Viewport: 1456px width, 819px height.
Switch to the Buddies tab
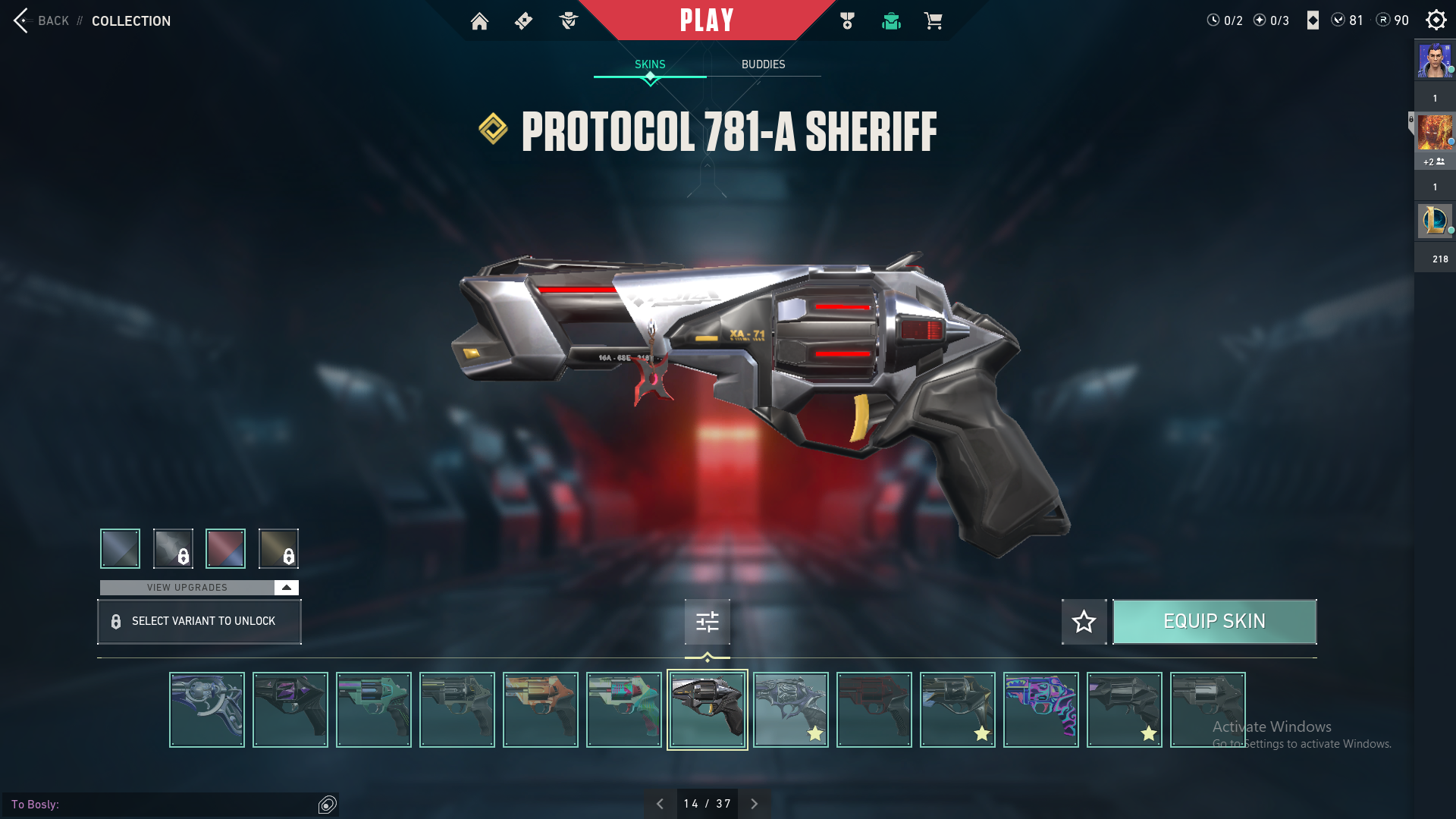click(x=763, y=64)
